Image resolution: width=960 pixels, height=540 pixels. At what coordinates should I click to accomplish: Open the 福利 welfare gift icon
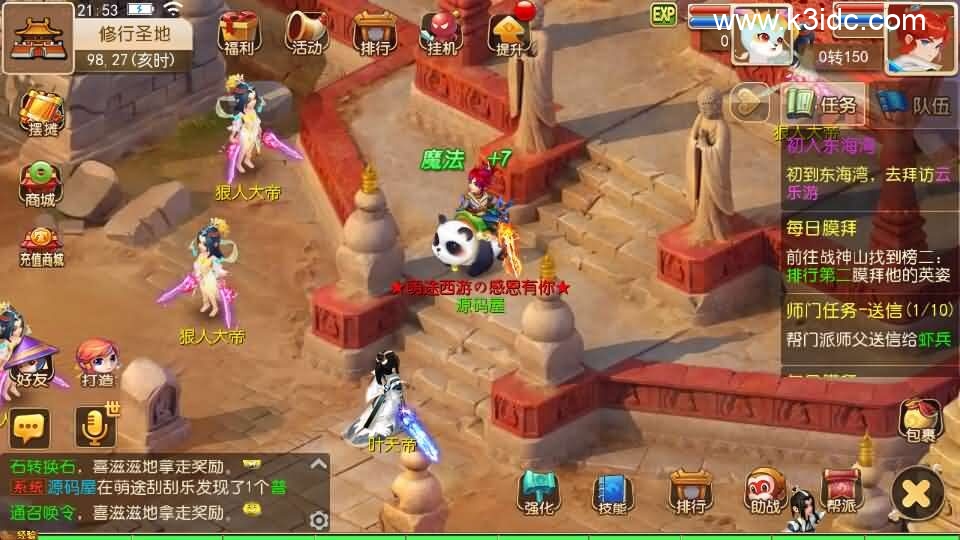[239, 32]
